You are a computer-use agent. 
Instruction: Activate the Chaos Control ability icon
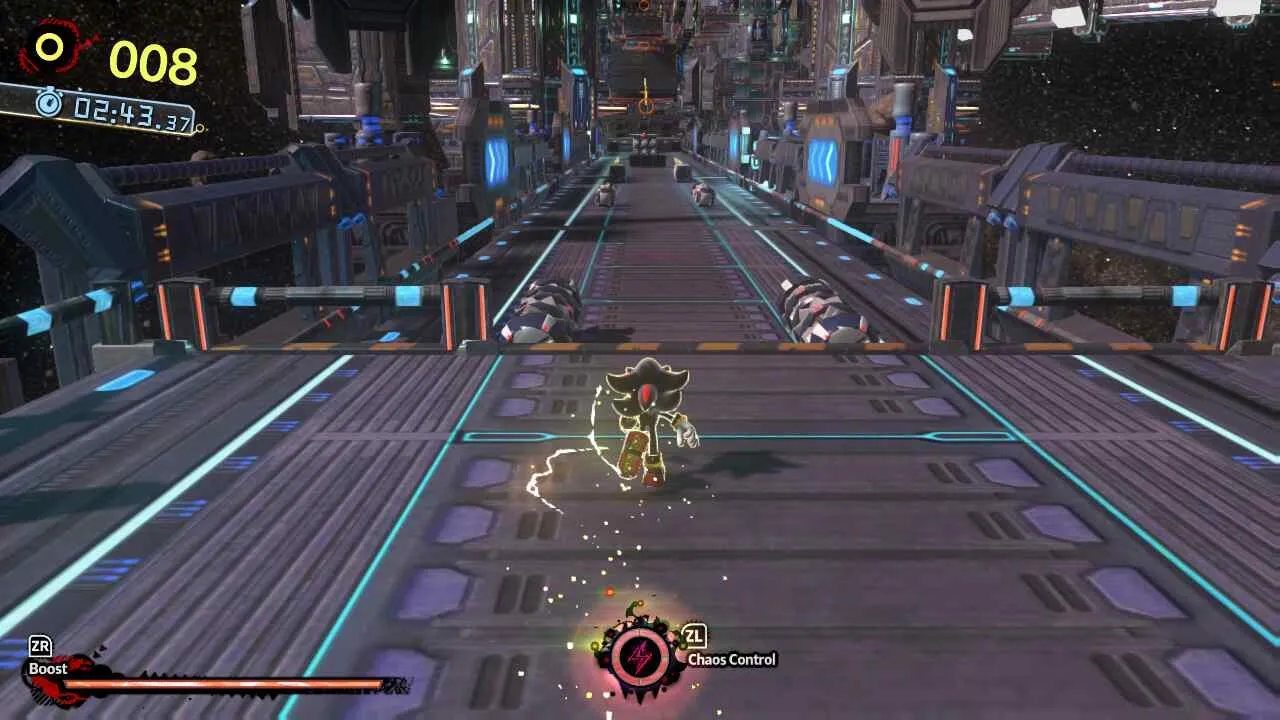(x=639, y=657)
